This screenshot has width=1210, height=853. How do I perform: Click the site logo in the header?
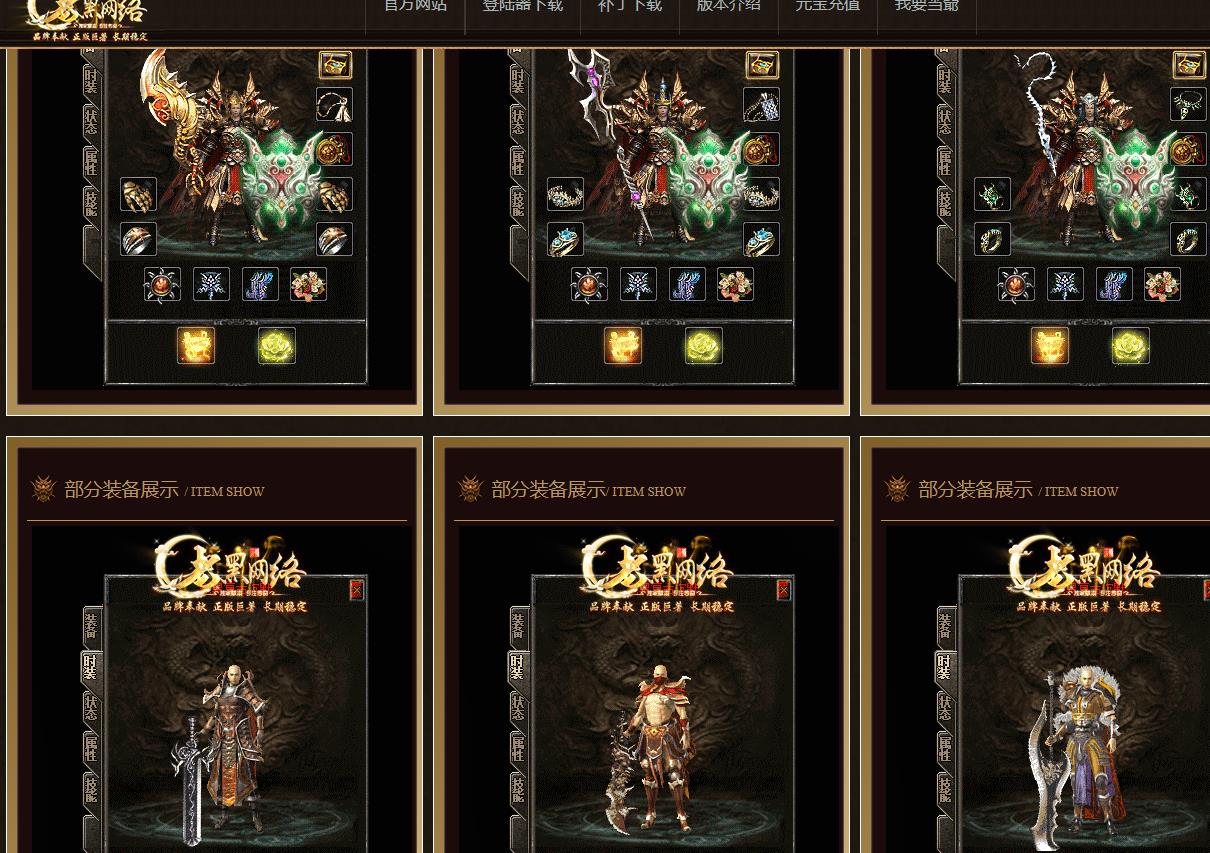pyautogui.click(x=88, y=20)
